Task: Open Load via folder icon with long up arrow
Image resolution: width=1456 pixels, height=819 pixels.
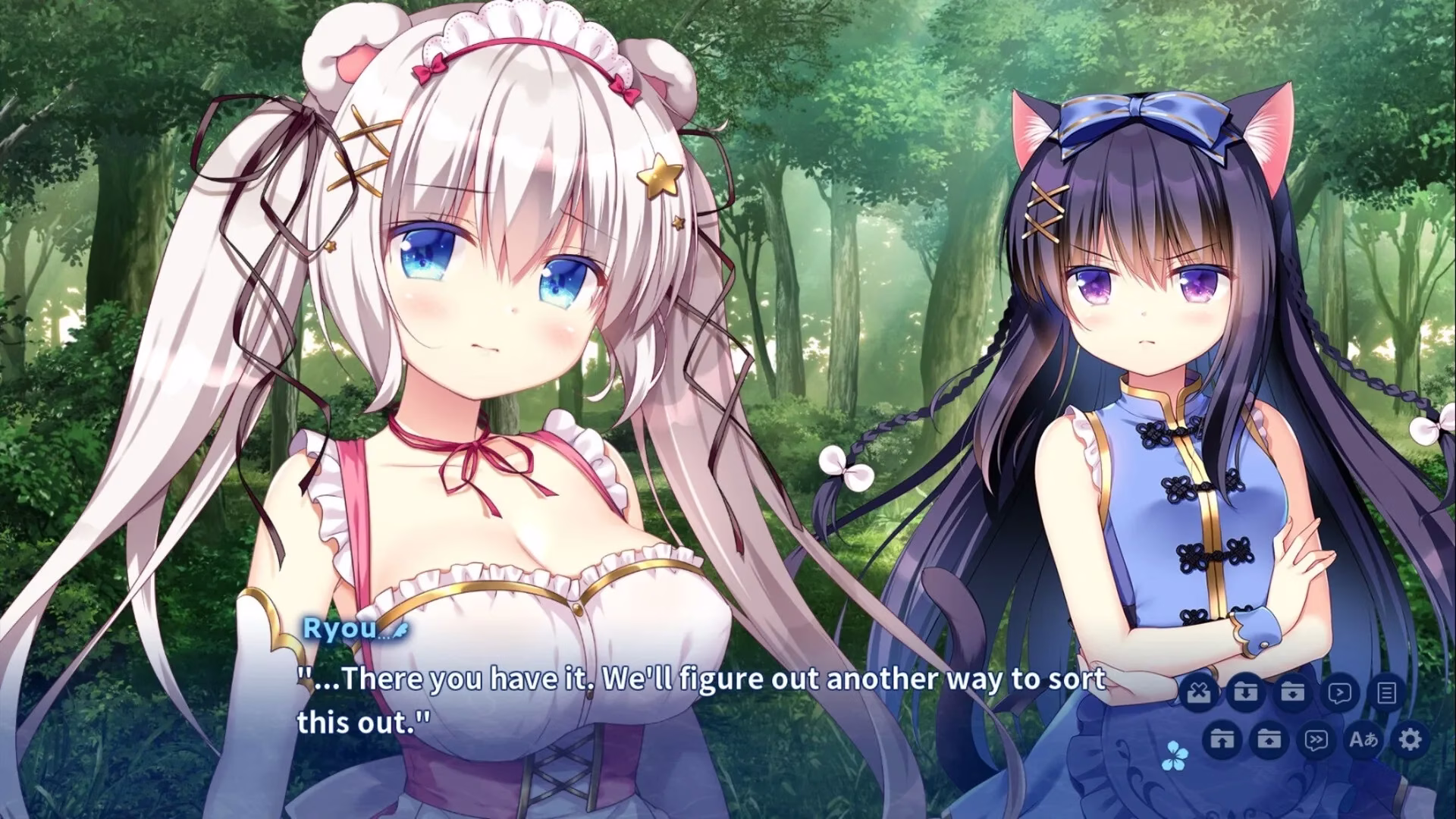Action: (1222, 739)
